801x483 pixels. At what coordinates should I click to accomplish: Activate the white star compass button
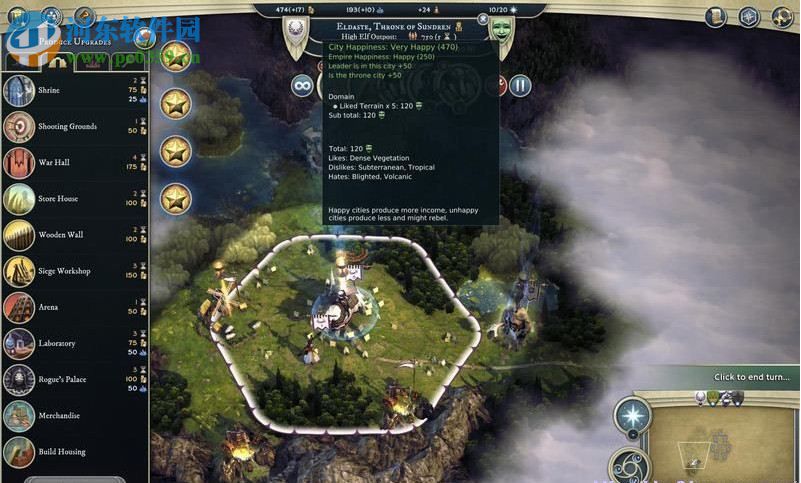coord(632,414)
